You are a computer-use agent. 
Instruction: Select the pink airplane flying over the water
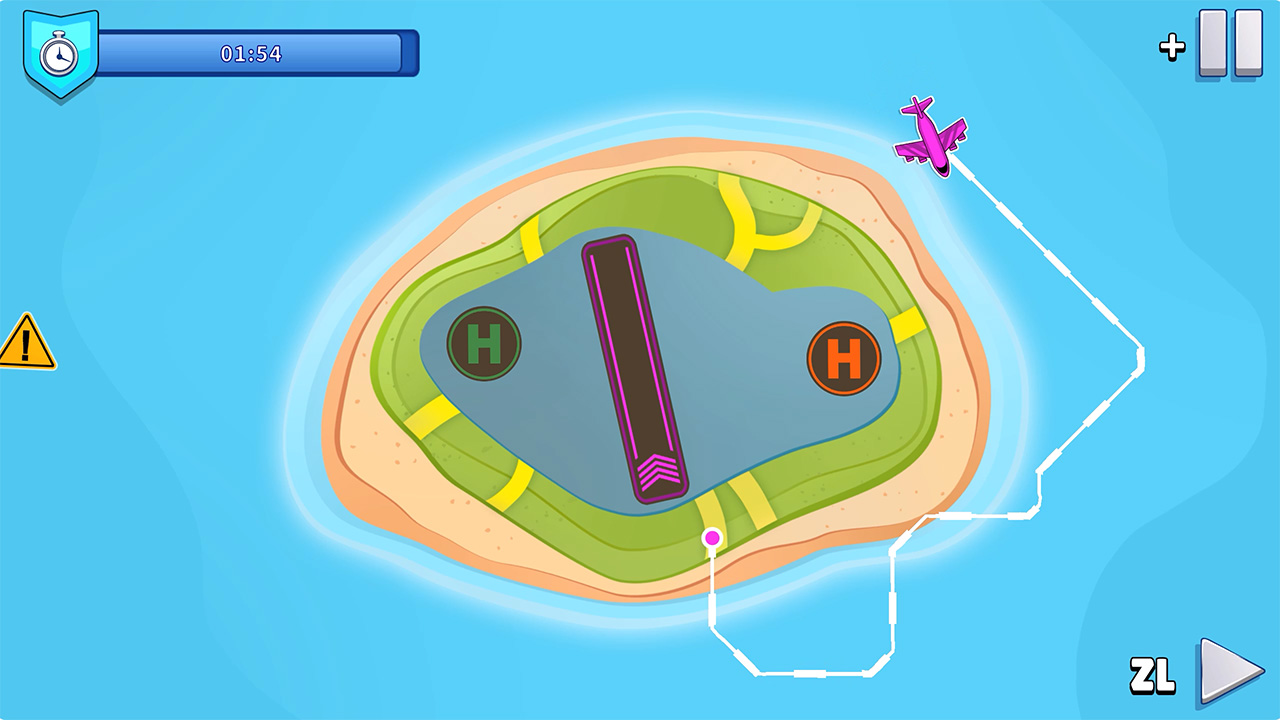pyautogui.click(x=930, y=133)
